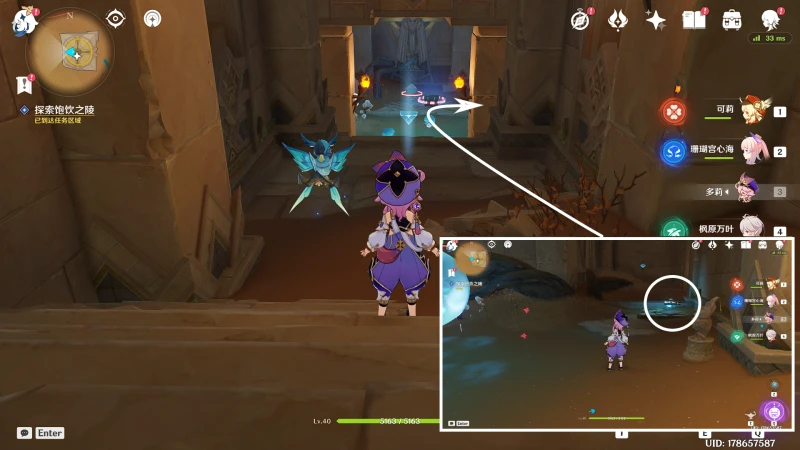
Task: Open the round icon right of the eye
Action: [x=152, y=18]
